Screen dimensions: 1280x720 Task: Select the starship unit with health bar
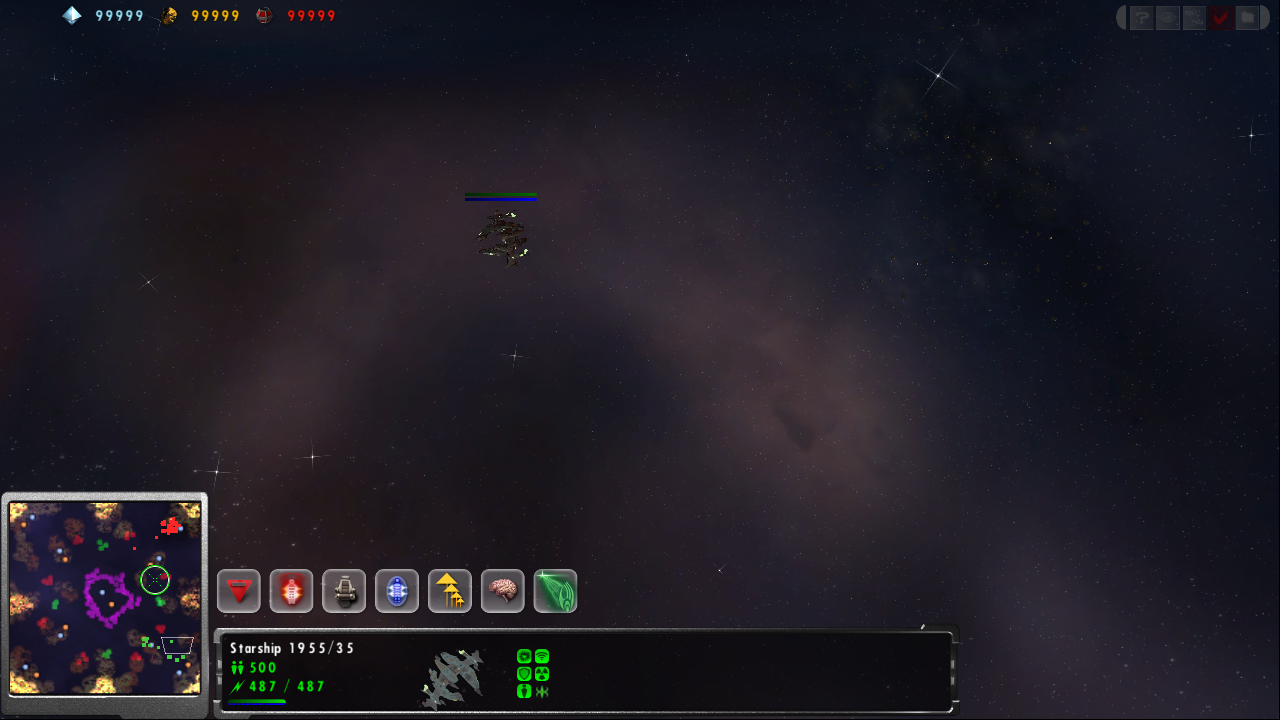(x=502, y=238)
